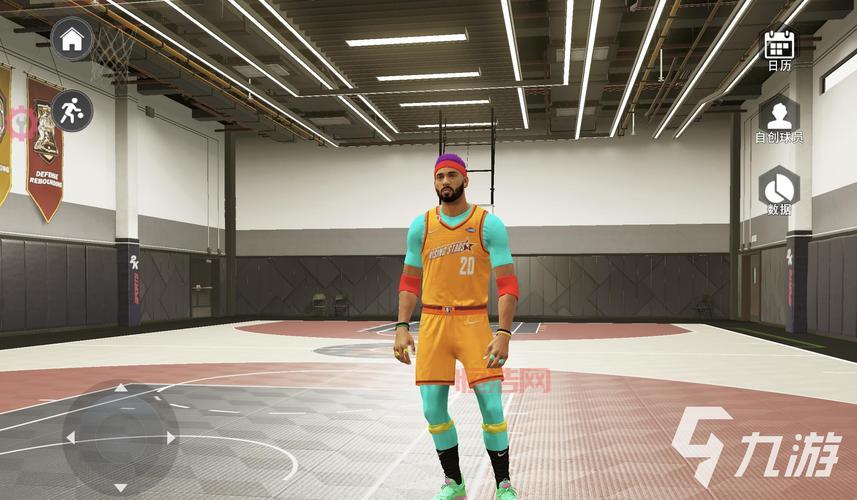The width and height of the screenshot is (857, 500).
Task: Tap the virtual joystick's left arrow
Action: pyautogui.click(x=70, y=438)
